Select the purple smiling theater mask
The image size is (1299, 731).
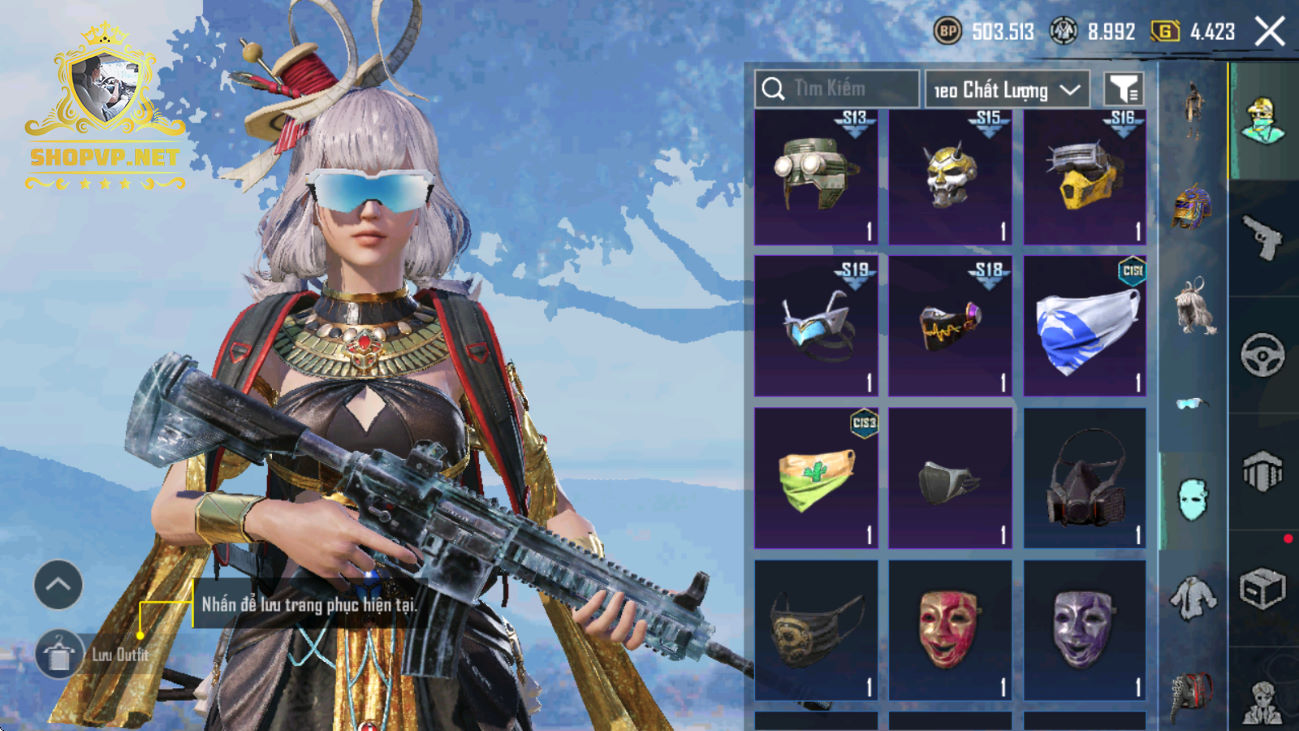coord(1085,630)
